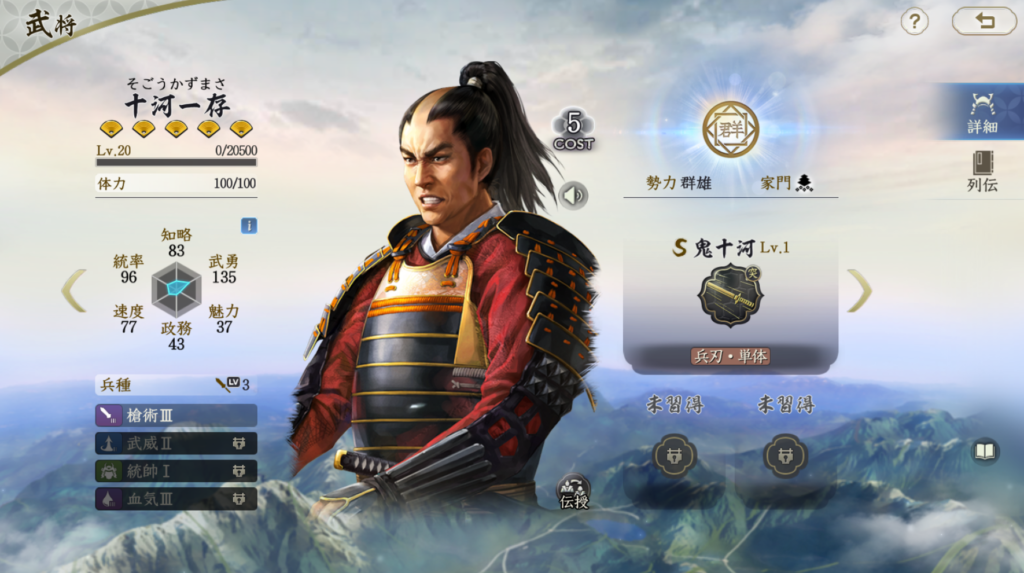
Task: Select the locked 統帥Ⅰ trait row
Action: click(176, 470)
